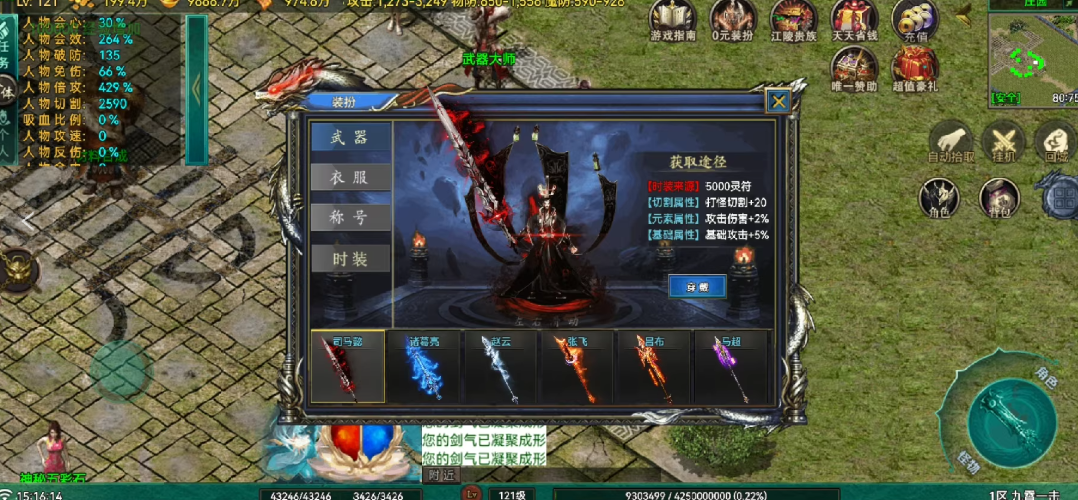Image resolution: width=1078 pixels, height=500 pixels.
Task: Select the 司马懿 red weapon skin
Action: (347, 367)
